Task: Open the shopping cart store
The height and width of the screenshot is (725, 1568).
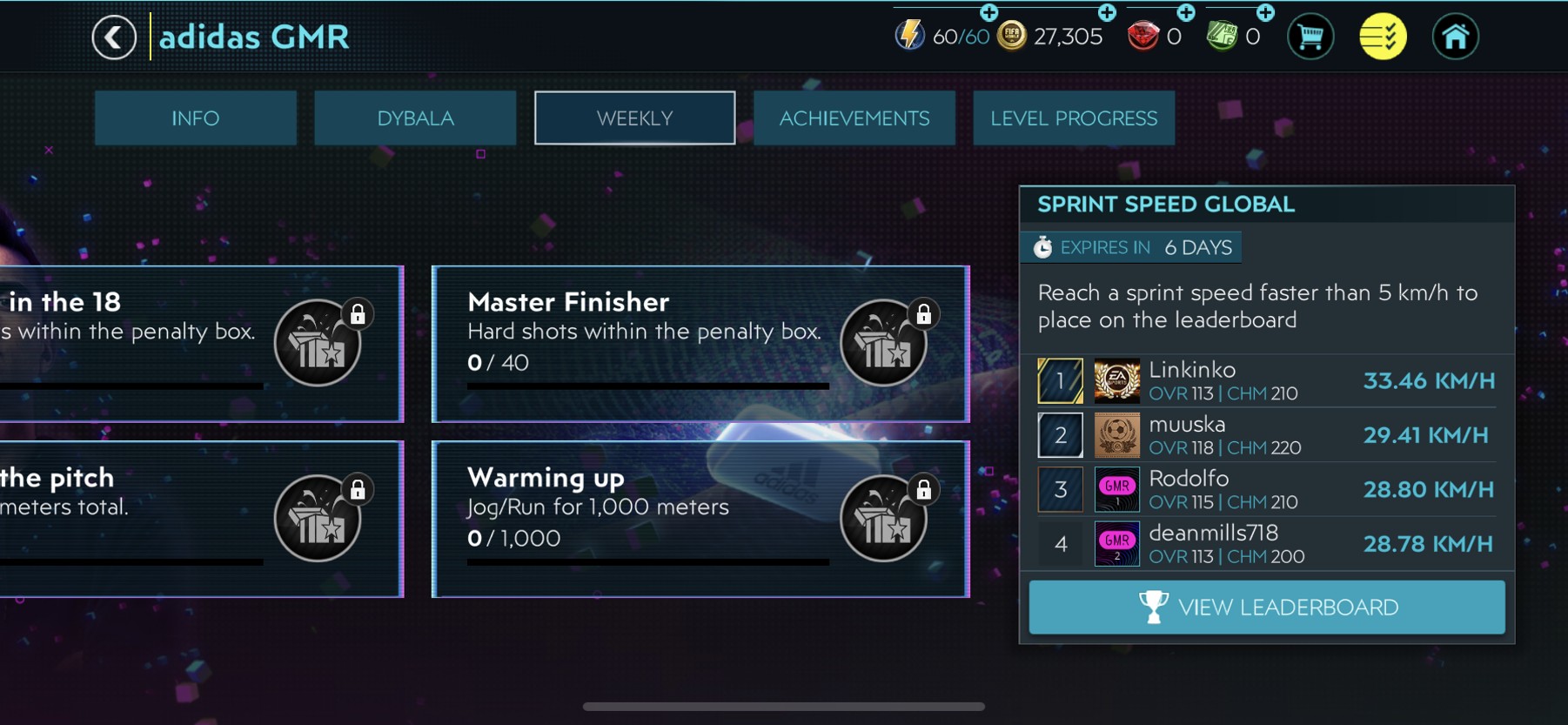Action: pos(1310,37)
